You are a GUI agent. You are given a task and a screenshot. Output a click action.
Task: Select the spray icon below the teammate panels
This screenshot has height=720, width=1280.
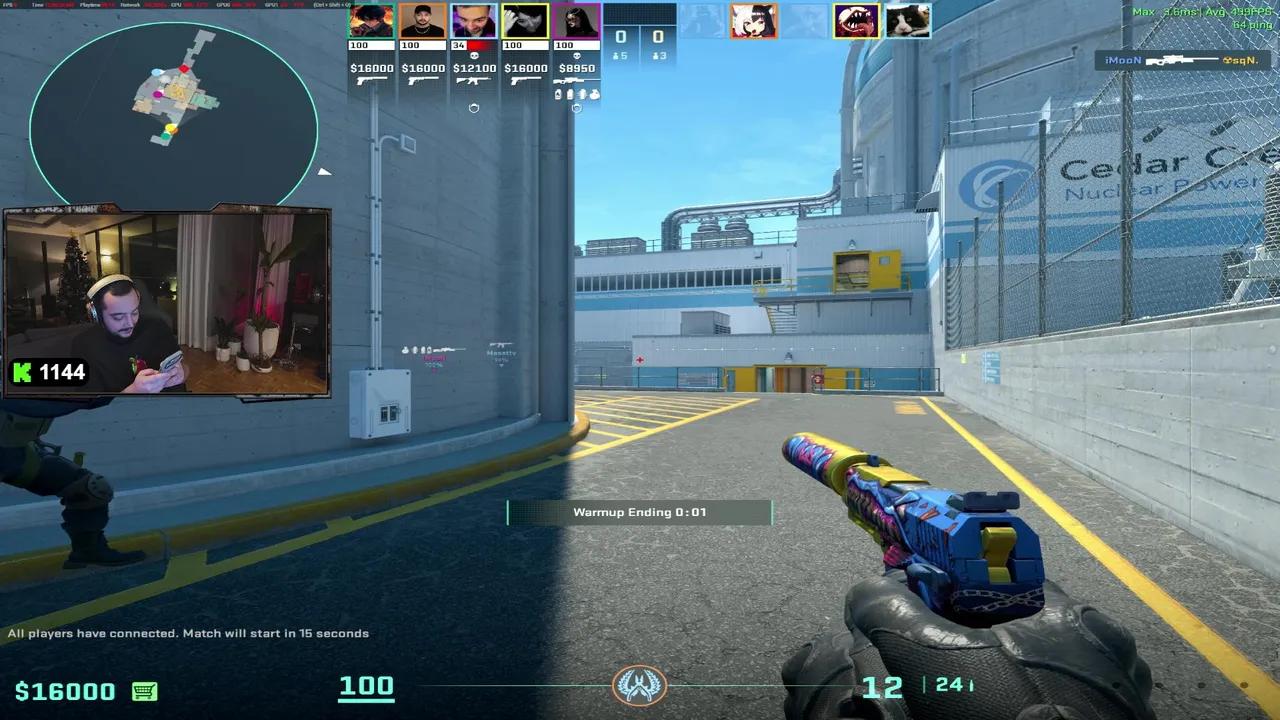click(474, 108)
